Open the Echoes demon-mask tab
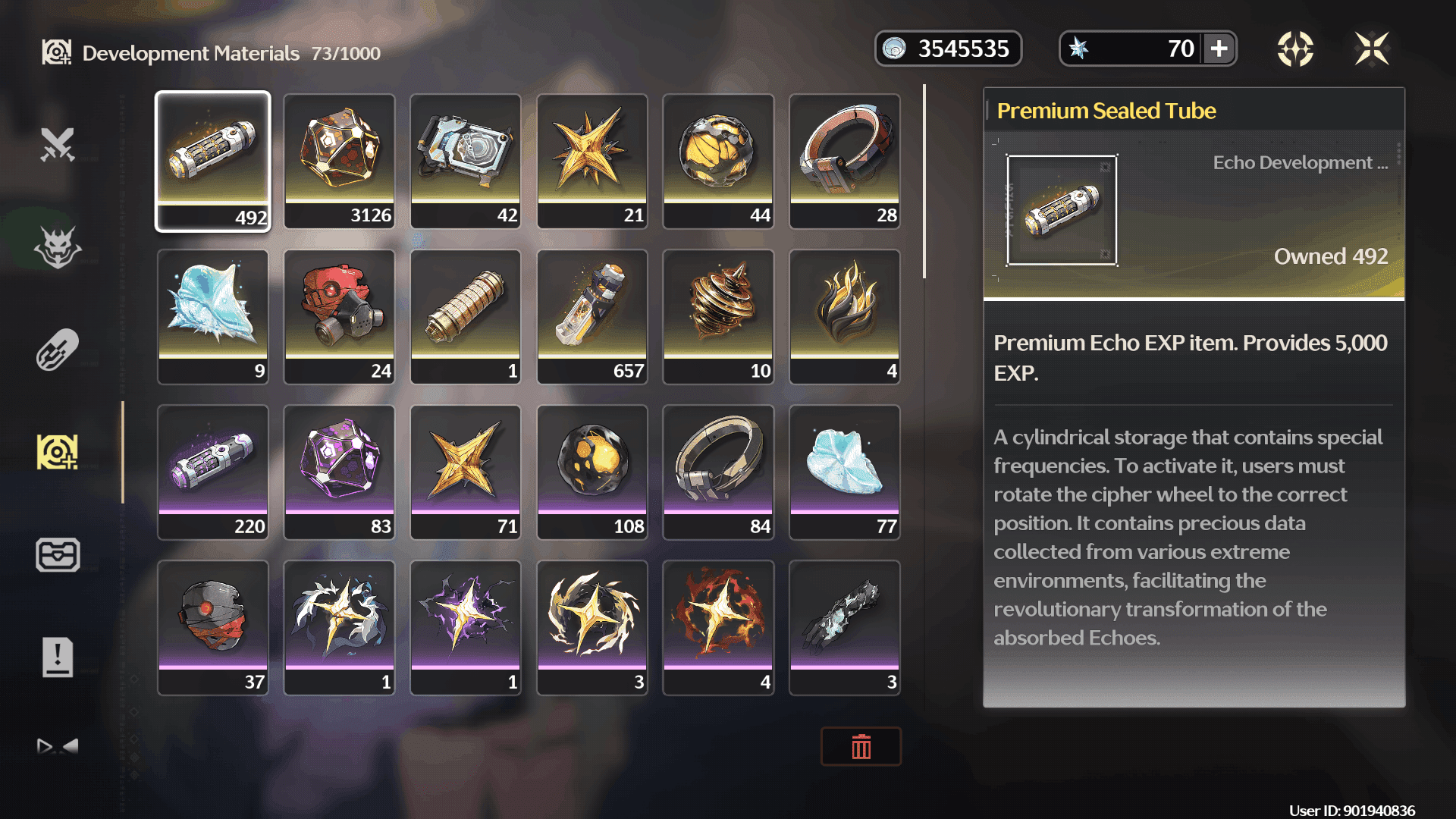1456x819 pixels. pyautogui.click(x=58, y=247)
